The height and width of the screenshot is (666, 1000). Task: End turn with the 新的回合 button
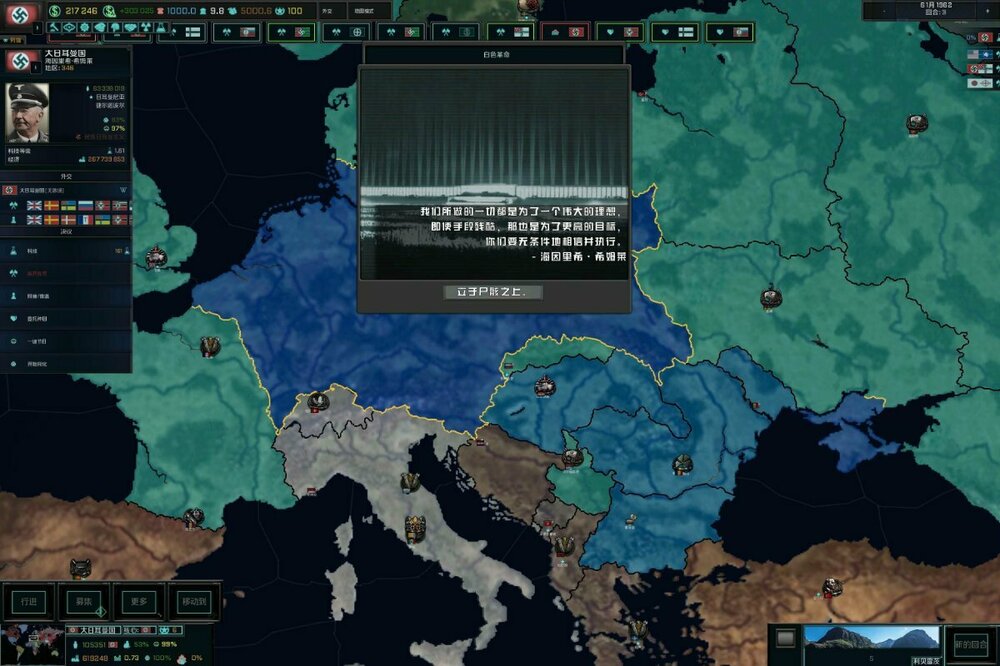[x=971, y=643]
